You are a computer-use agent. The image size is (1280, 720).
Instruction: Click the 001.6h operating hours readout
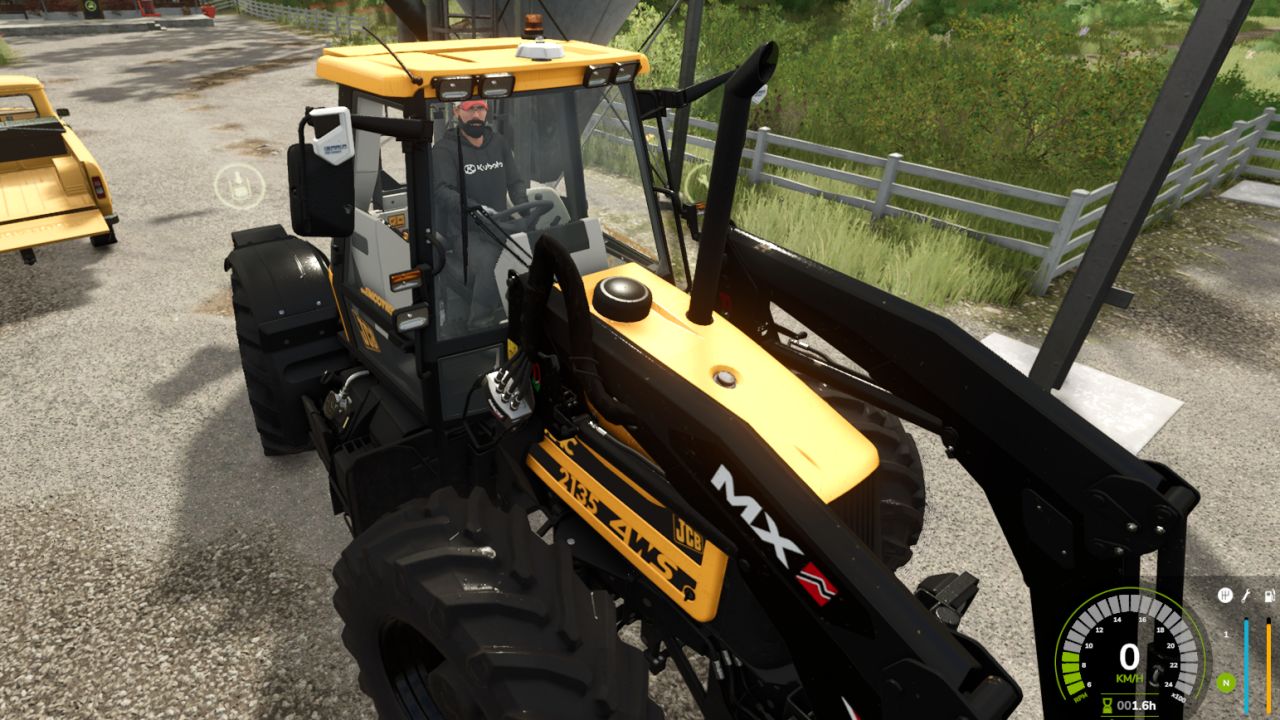pyautogui.click(x=1137, y=705)
